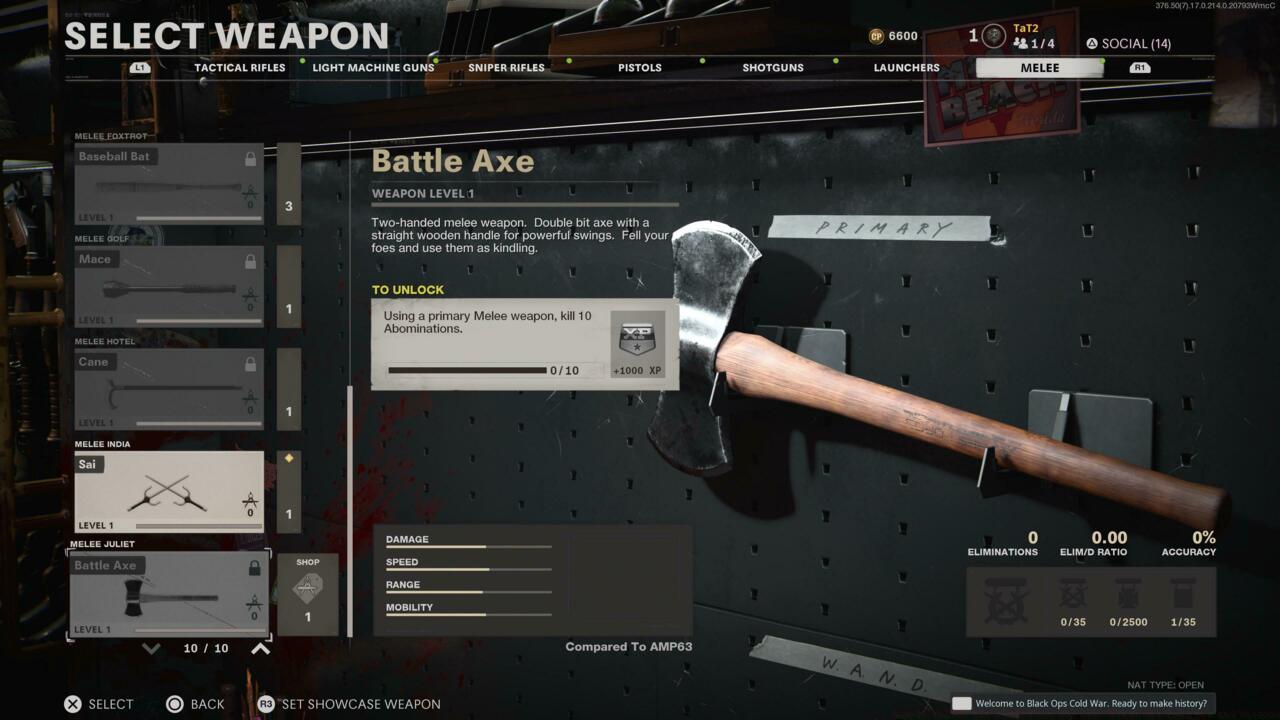Click the weapon list up arrow
The height and width of the screenshot is (720, 1280).
pyautogui.click(x=260, y=648)
